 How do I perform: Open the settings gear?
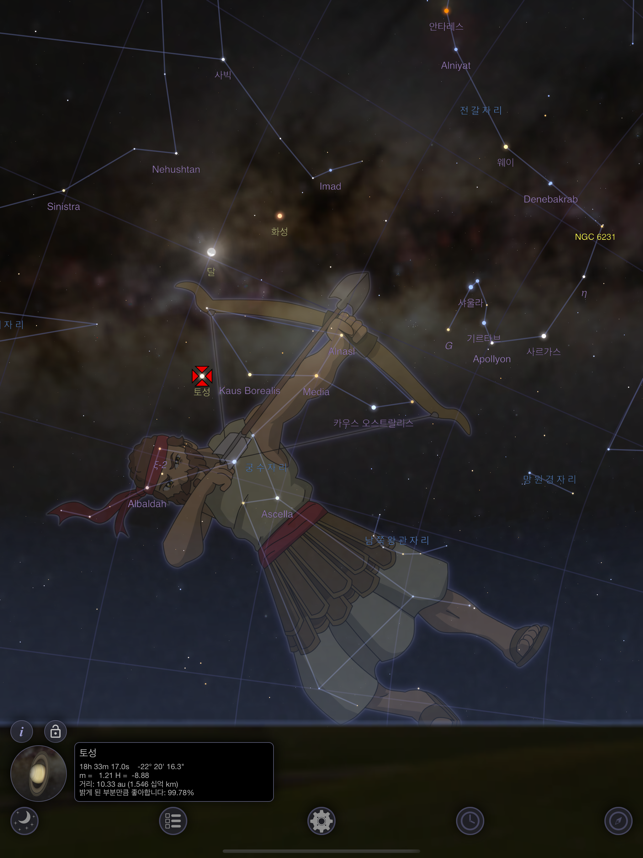(x=321, y=821)
